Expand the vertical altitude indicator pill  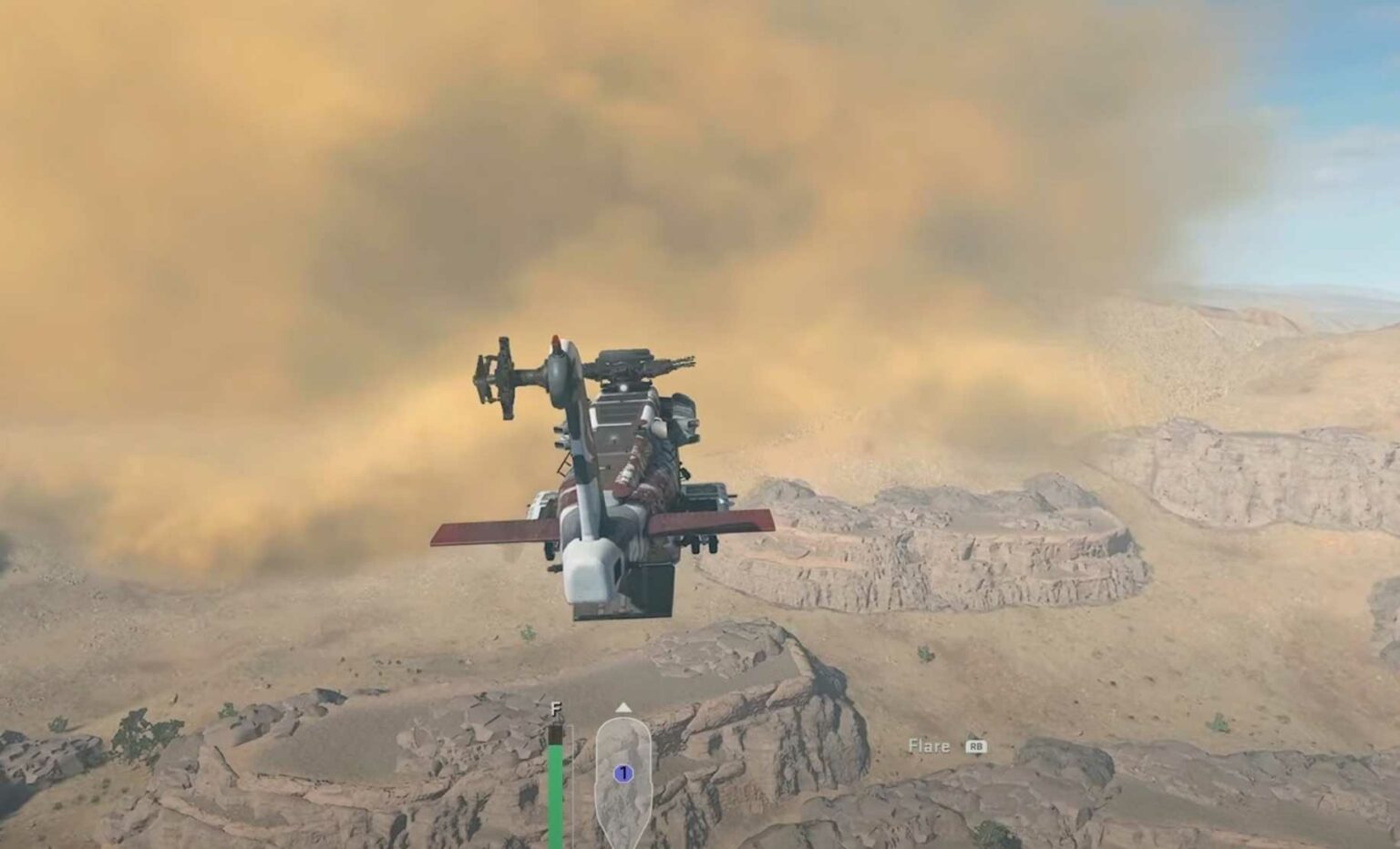click(x=623, y=779)
